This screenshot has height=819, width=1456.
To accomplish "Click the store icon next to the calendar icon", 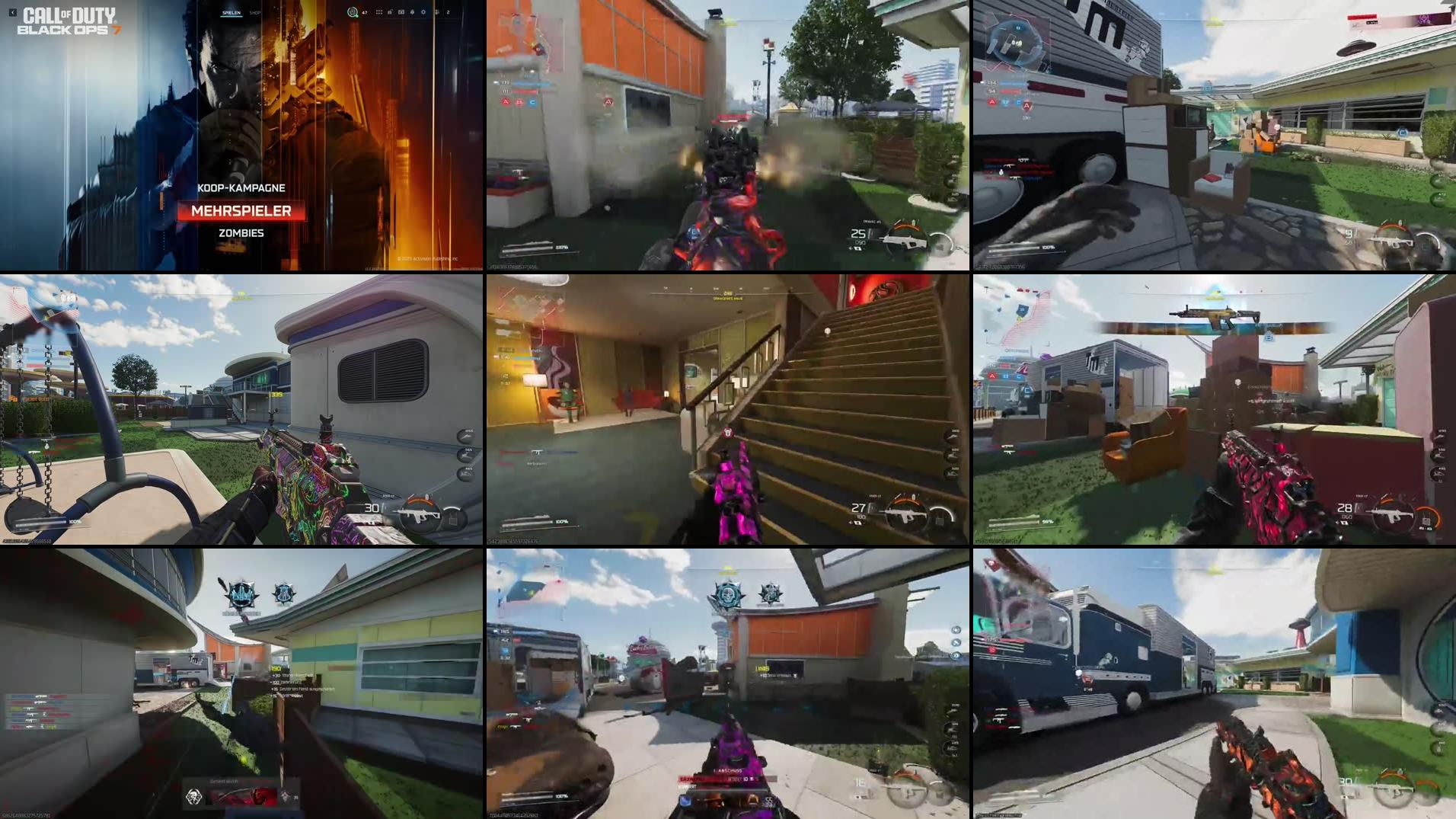I will coord(390,11).
